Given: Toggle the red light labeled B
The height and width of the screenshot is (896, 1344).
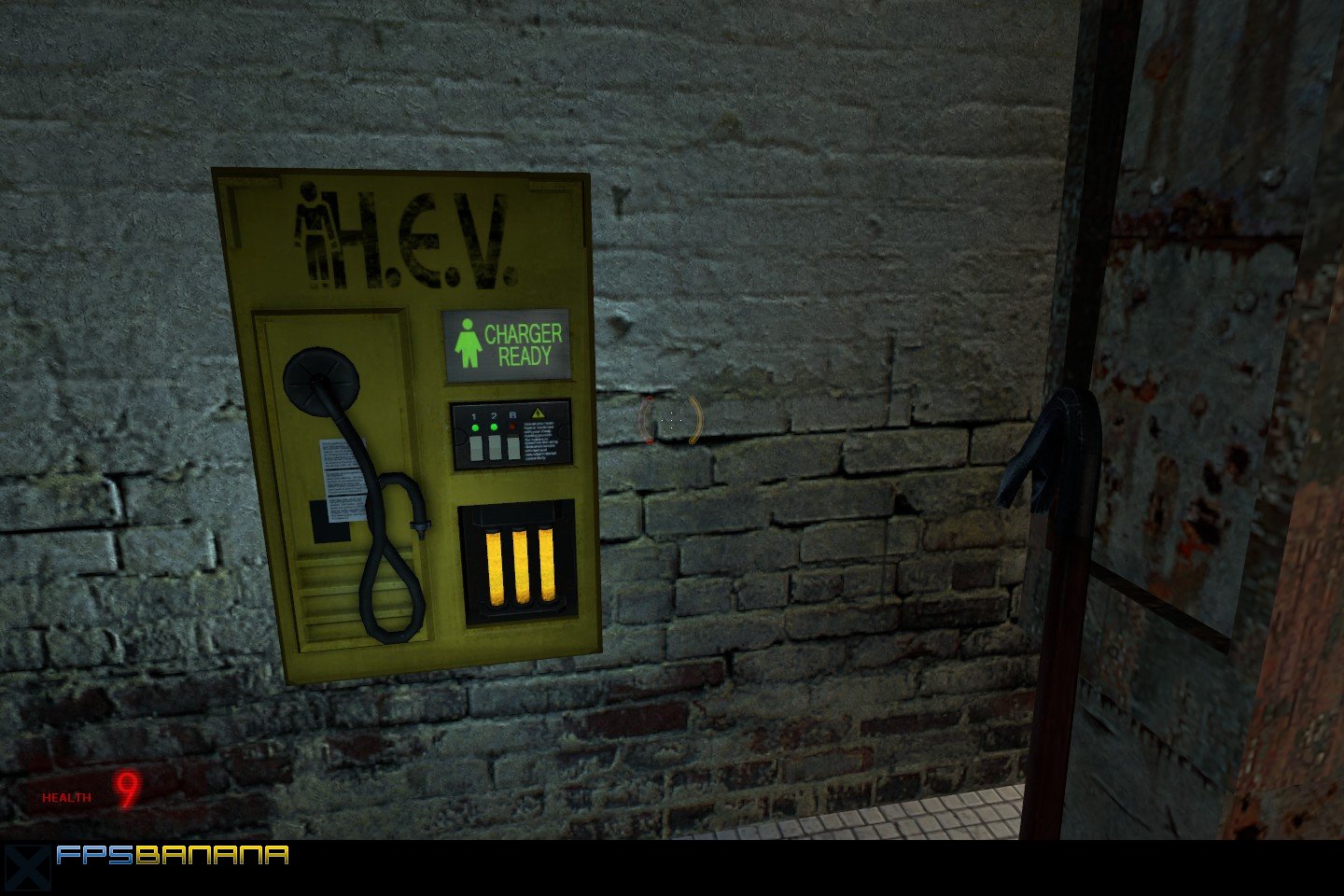Looking at the screenshot, I should point(513,426).
